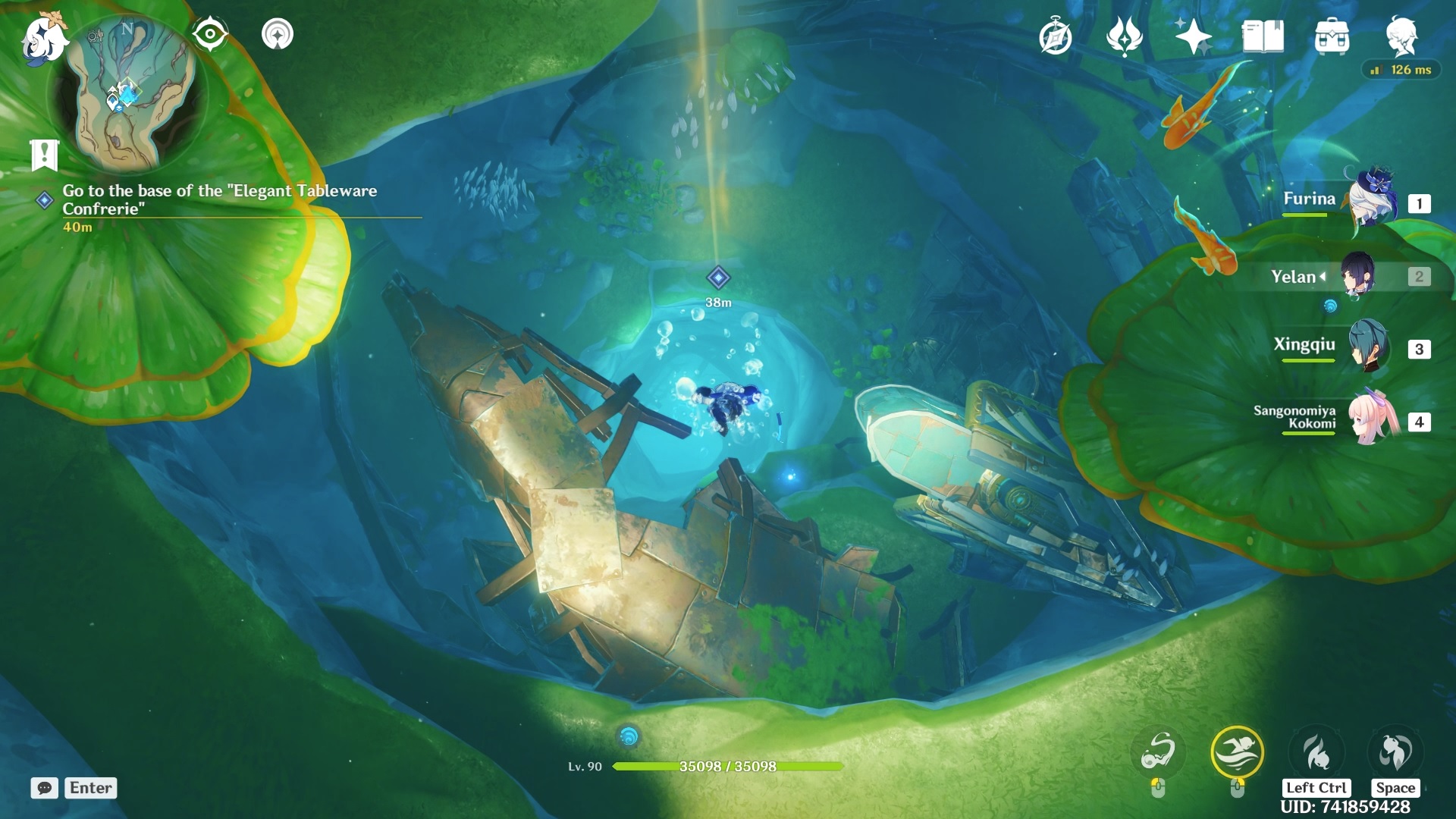The height and width of the screenshot is (819, 1456).
Task: Open the Inventory backpack icon
Action: (x=1332, y=34)
